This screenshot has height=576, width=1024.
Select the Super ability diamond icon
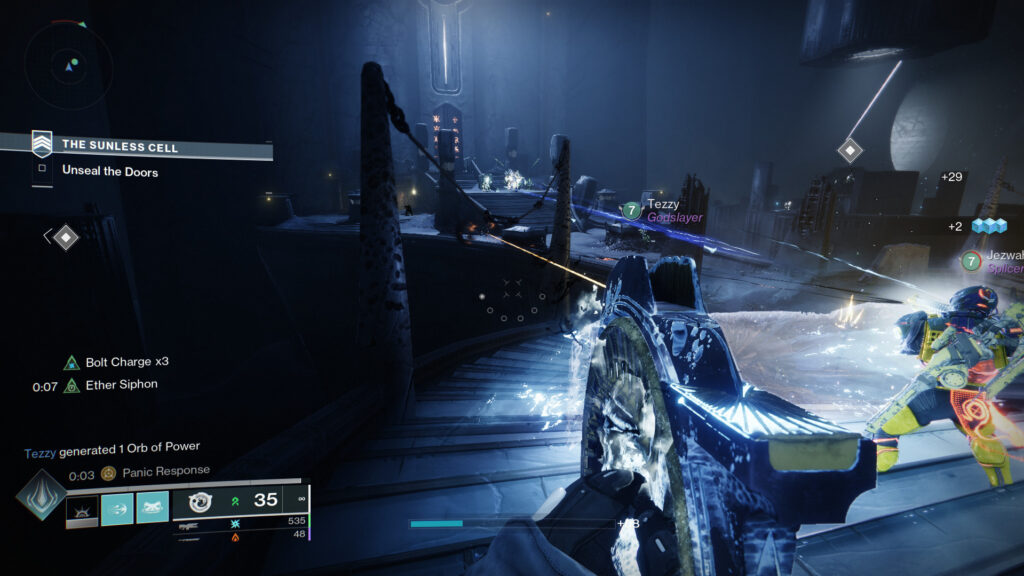click(x=41, y=495)
